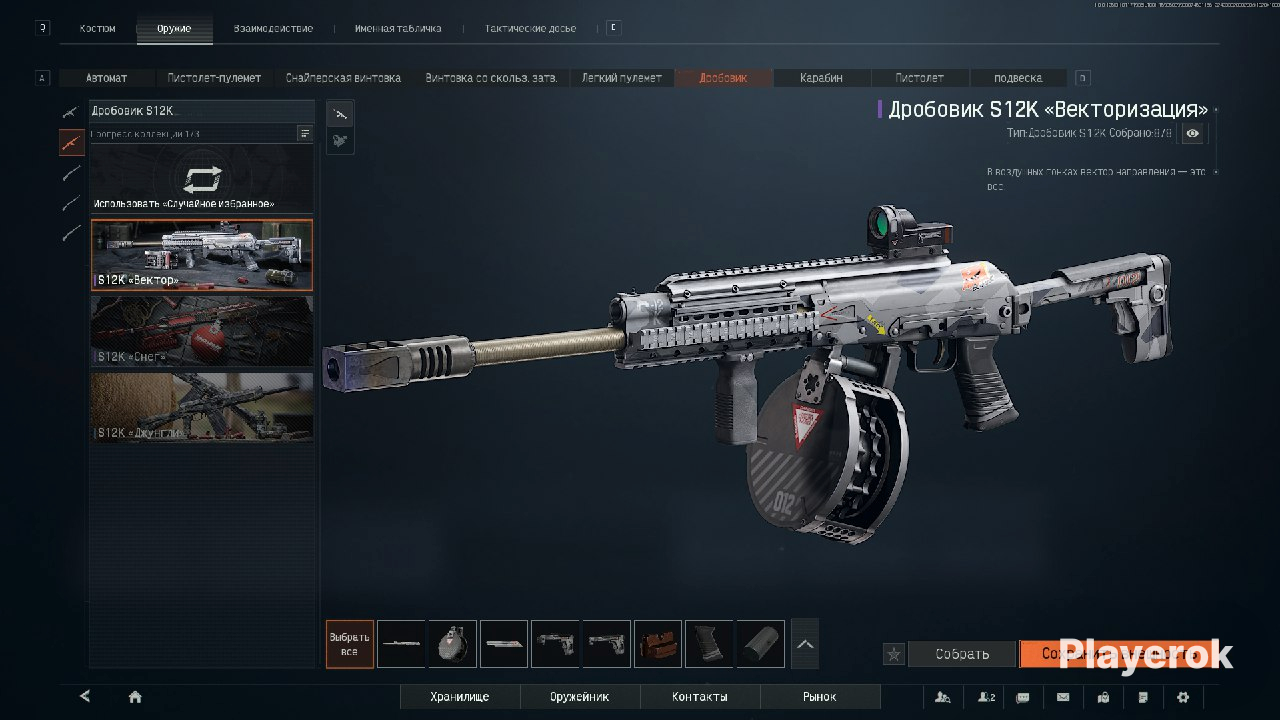Screen dimensions: 1280x720
Task: Switch to the Костюм top tab
Action: 97,29
